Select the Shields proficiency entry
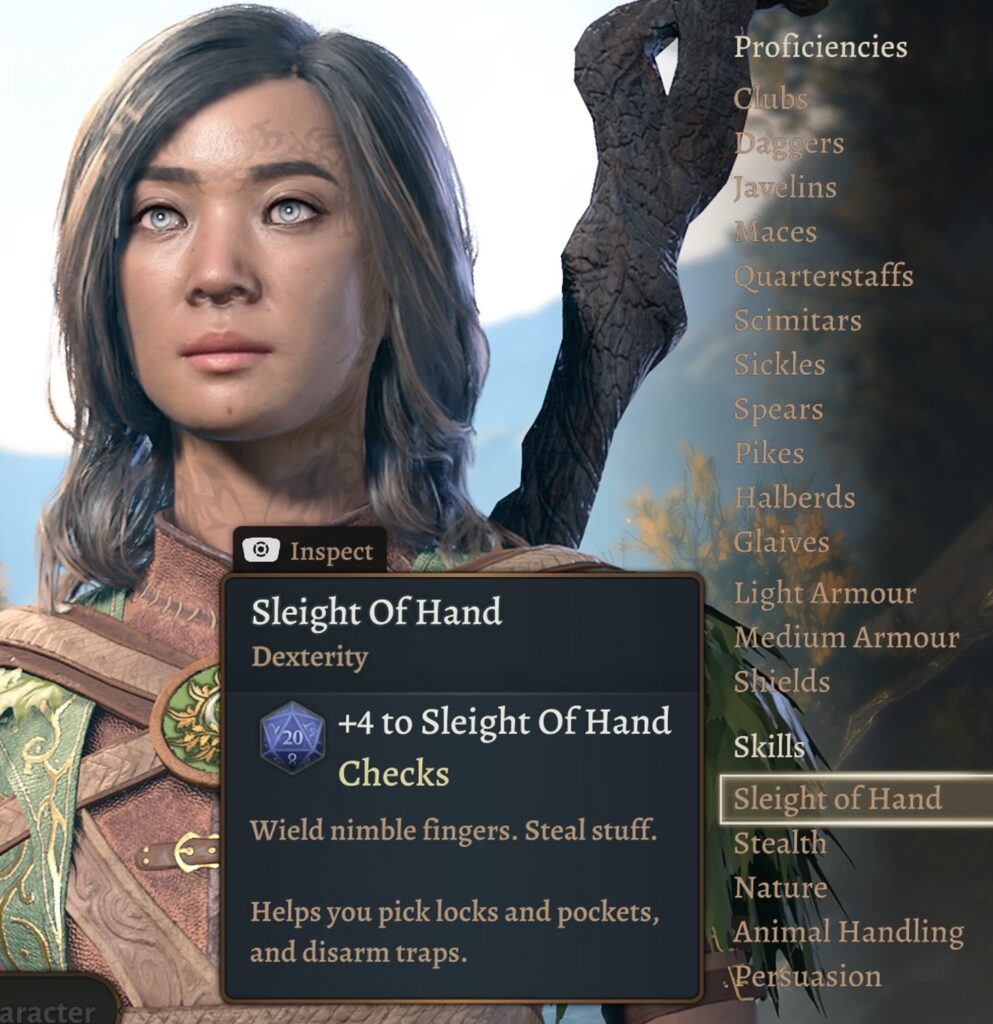The height and width of the screenshot is (1024, 993). point(782,682)
